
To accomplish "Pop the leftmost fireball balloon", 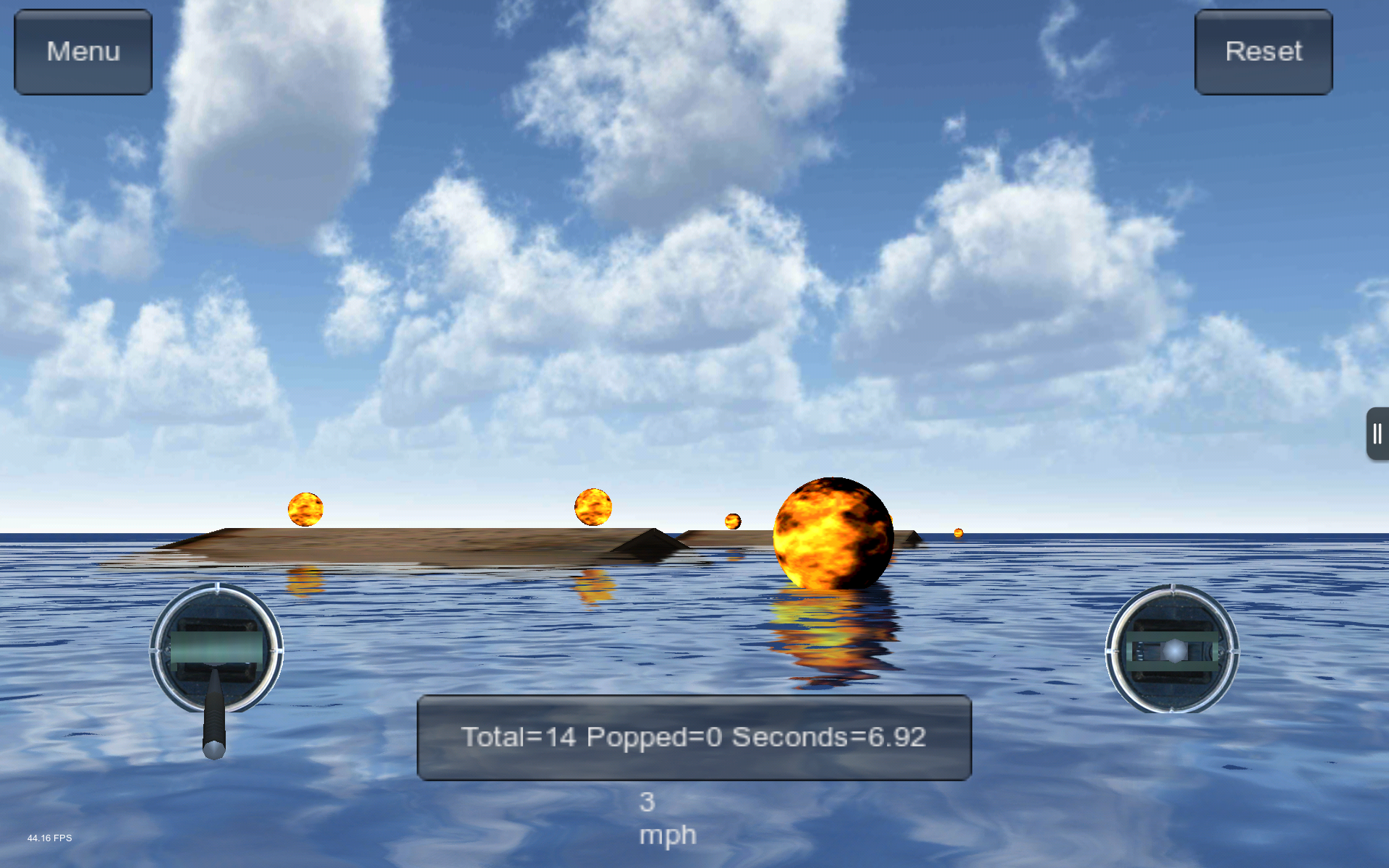I will click(x=307, y=509).
